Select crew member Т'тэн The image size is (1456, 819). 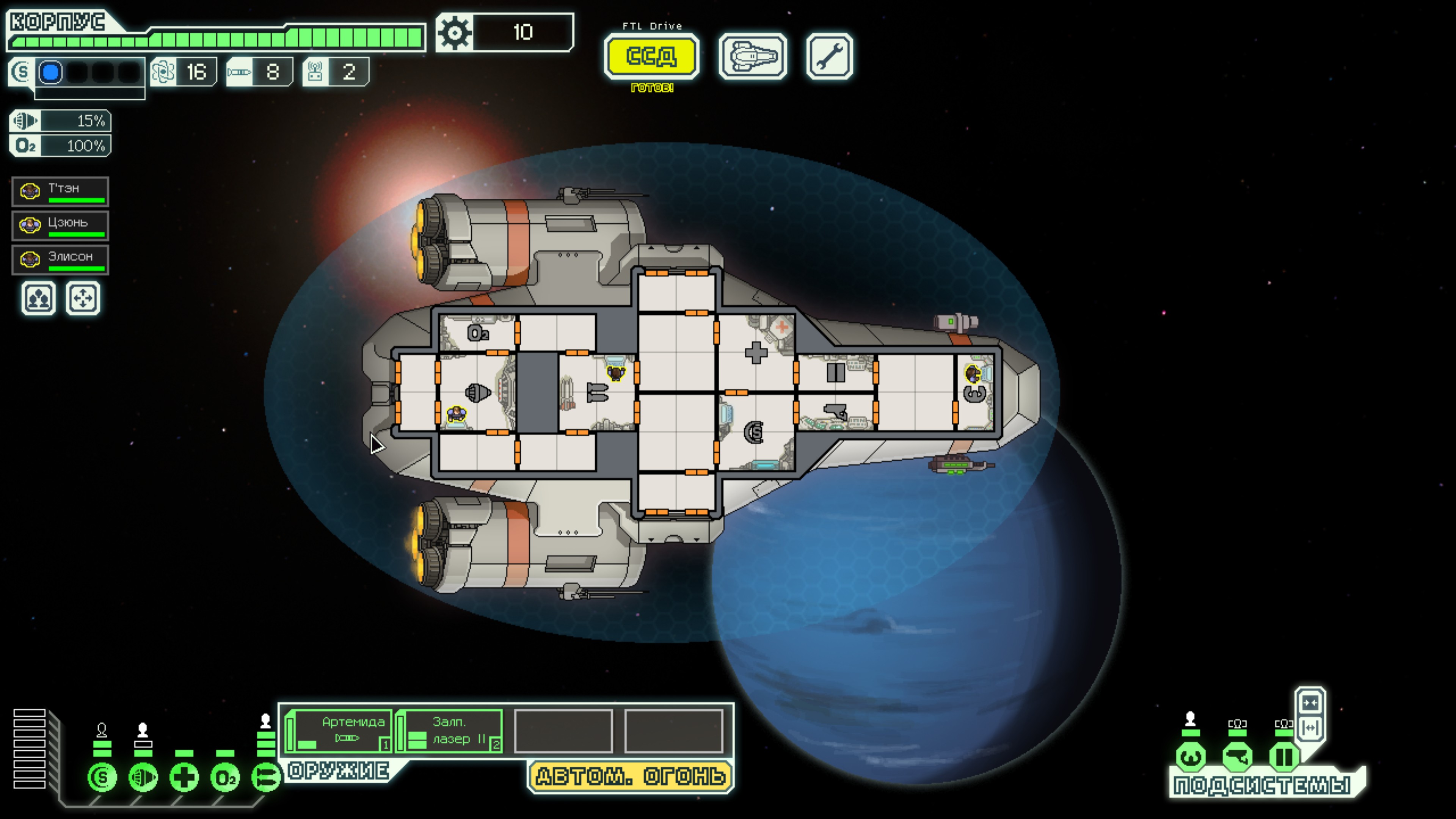click(60, 191)
